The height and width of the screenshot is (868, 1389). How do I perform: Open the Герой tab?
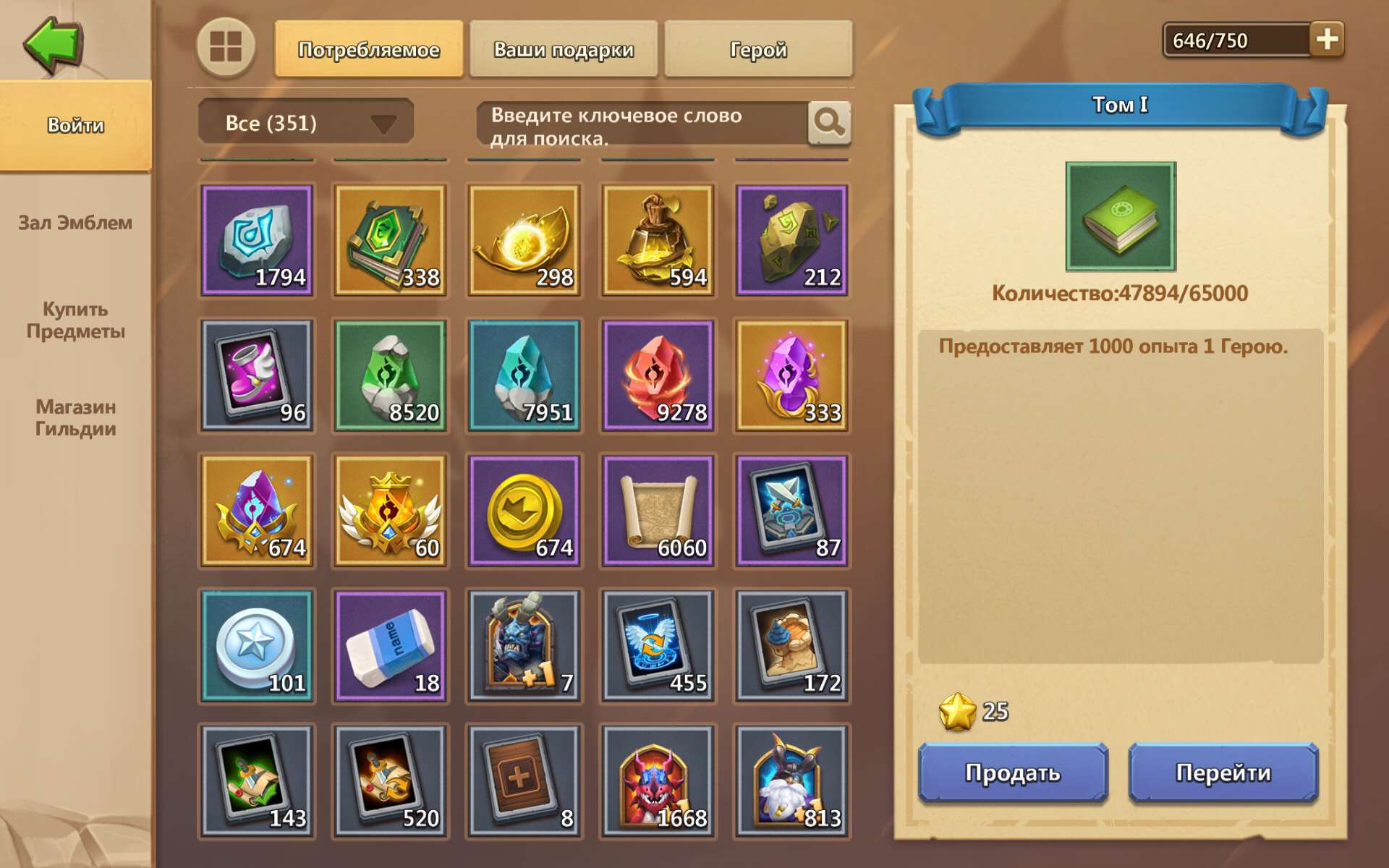click(758, 50)
